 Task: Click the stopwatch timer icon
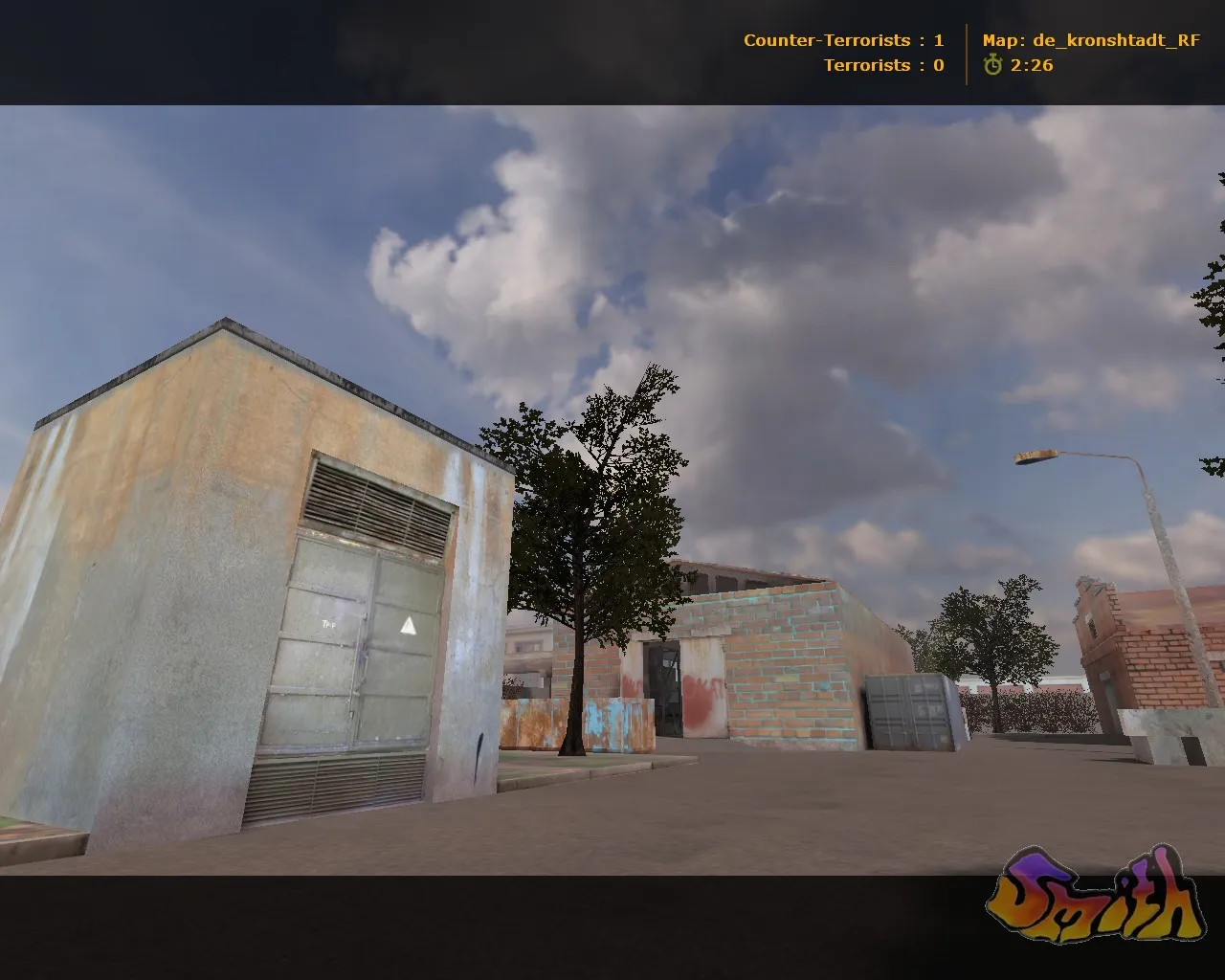pyautogui.click(x=992, y=67)
